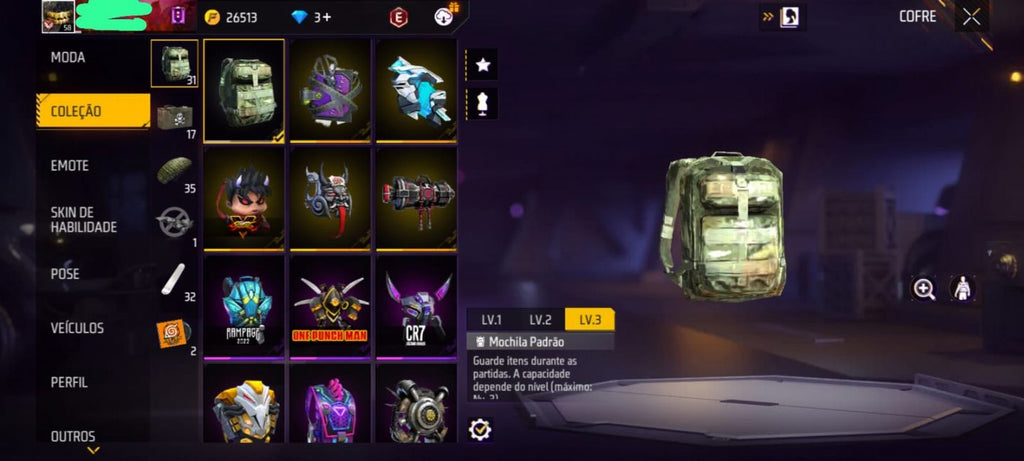Screen dimensions: 1024x461
Task: Choose the One Punch Man backpack
Action: 330,303
